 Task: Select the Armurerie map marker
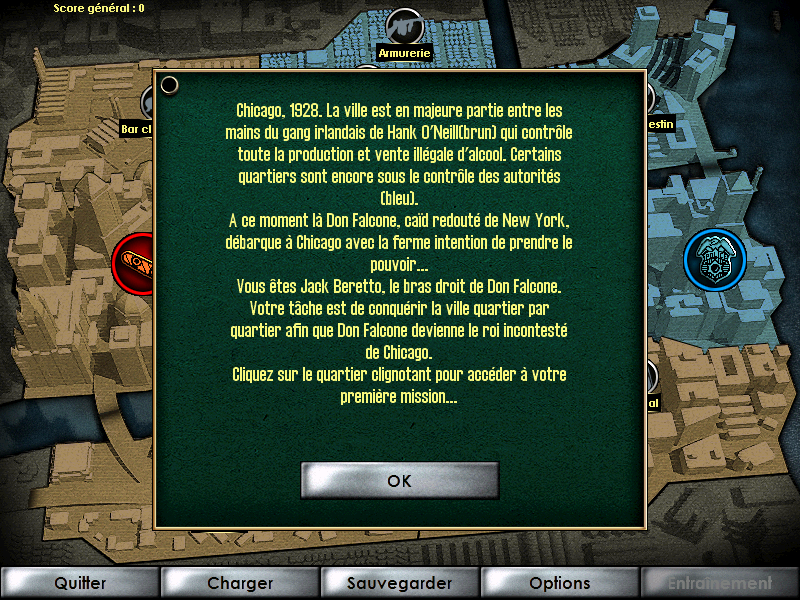point(405,28)
